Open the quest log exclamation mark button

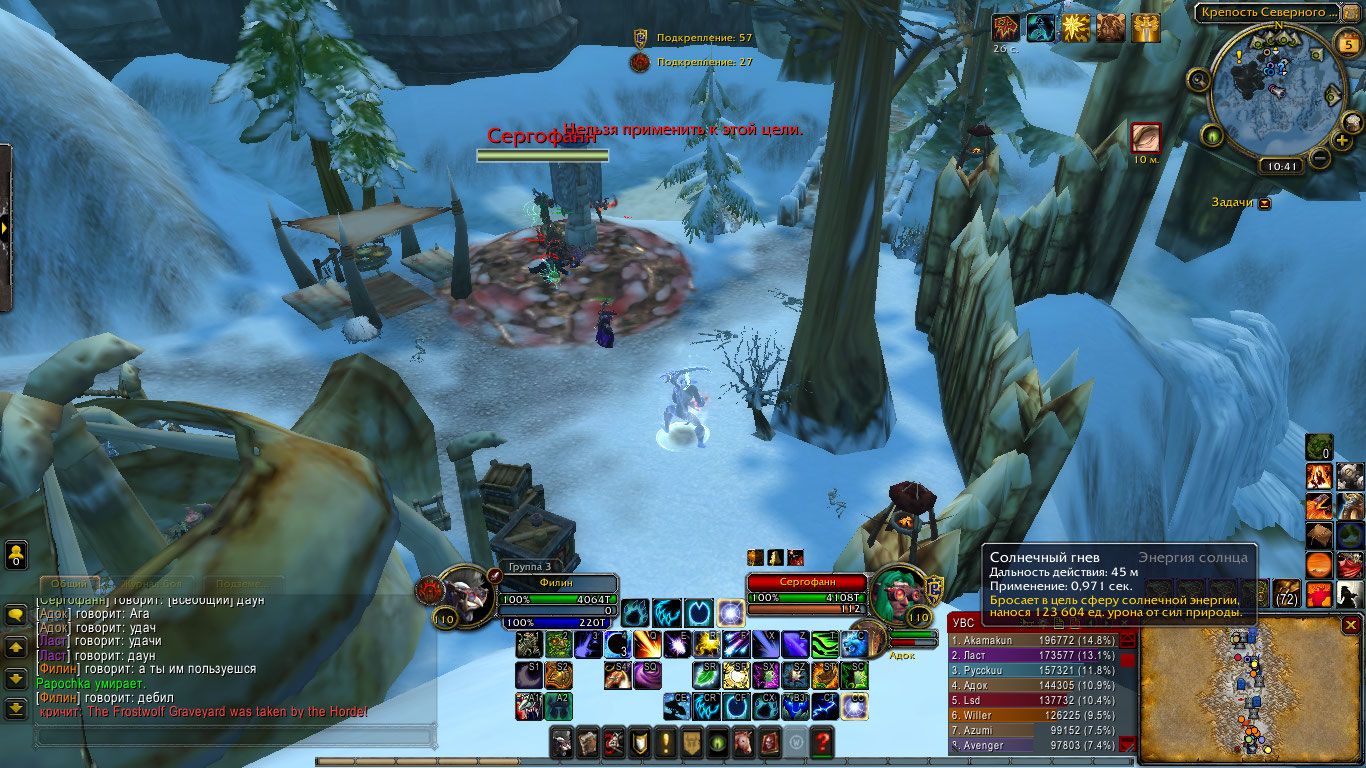[x=665, y=742]
